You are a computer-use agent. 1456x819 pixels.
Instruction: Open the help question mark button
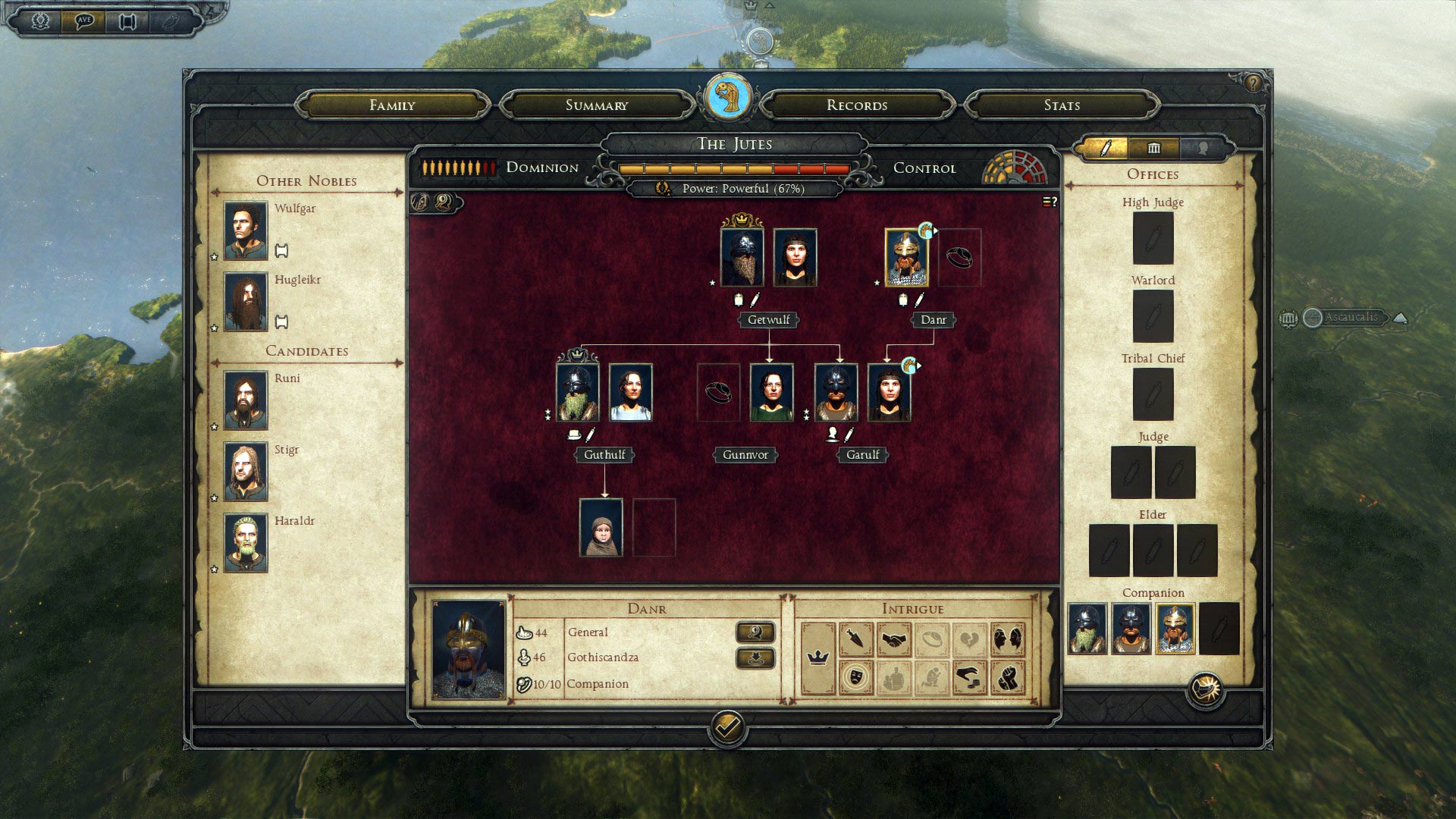1253,83
